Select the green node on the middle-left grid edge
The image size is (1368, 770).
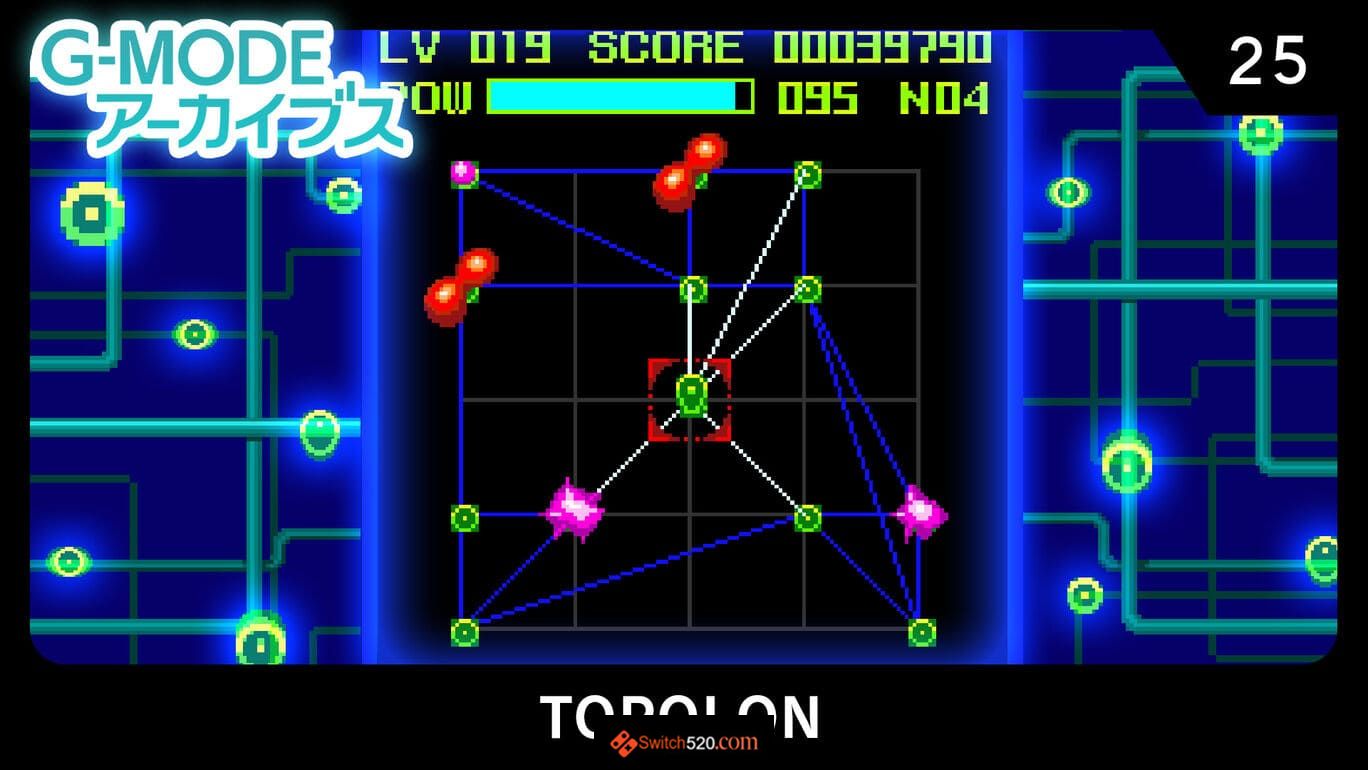462,515
